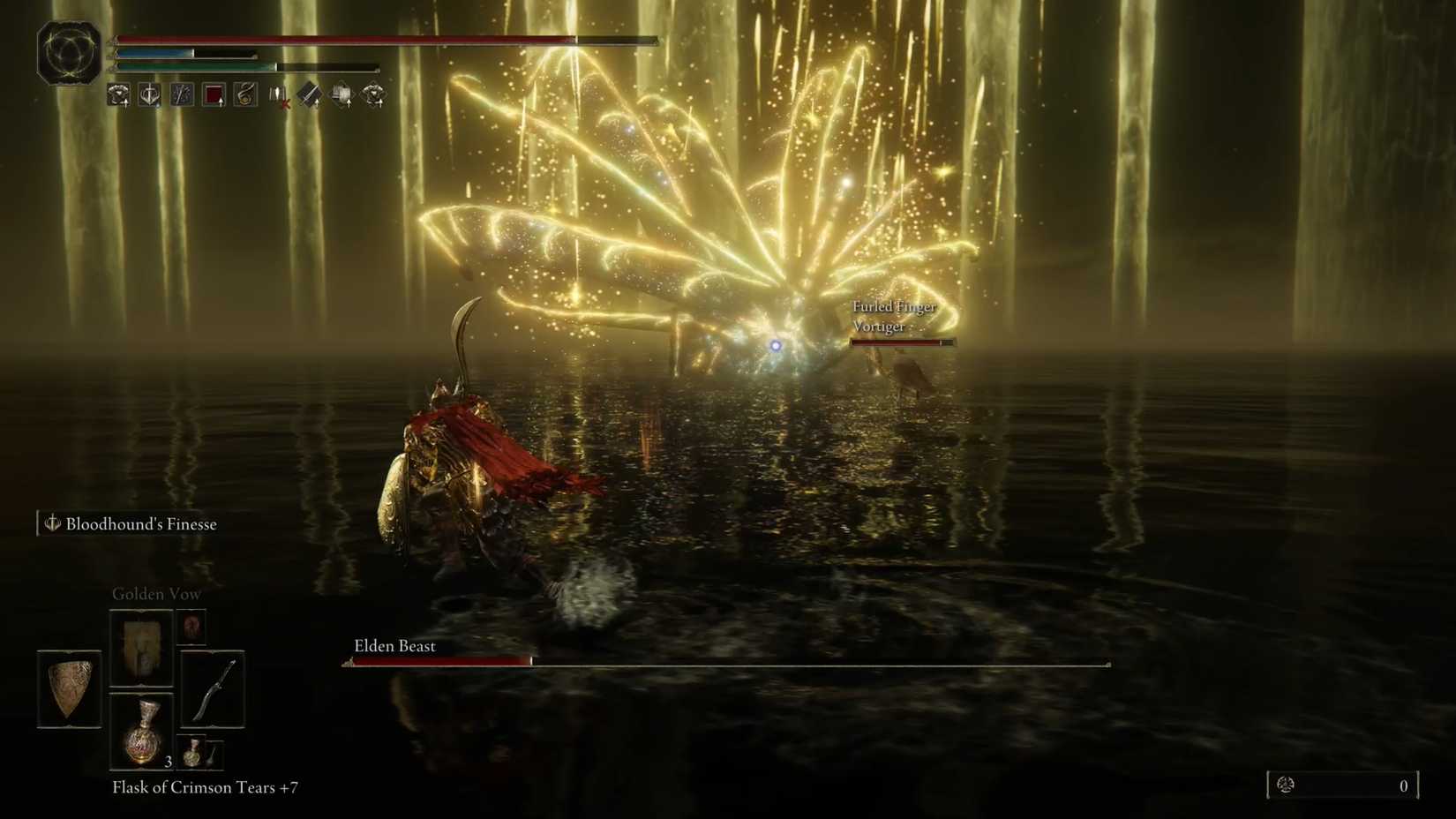The image size is (1456, 819).
Task: Click the talisman pouch slot above the flask
Action: [142, 649]
